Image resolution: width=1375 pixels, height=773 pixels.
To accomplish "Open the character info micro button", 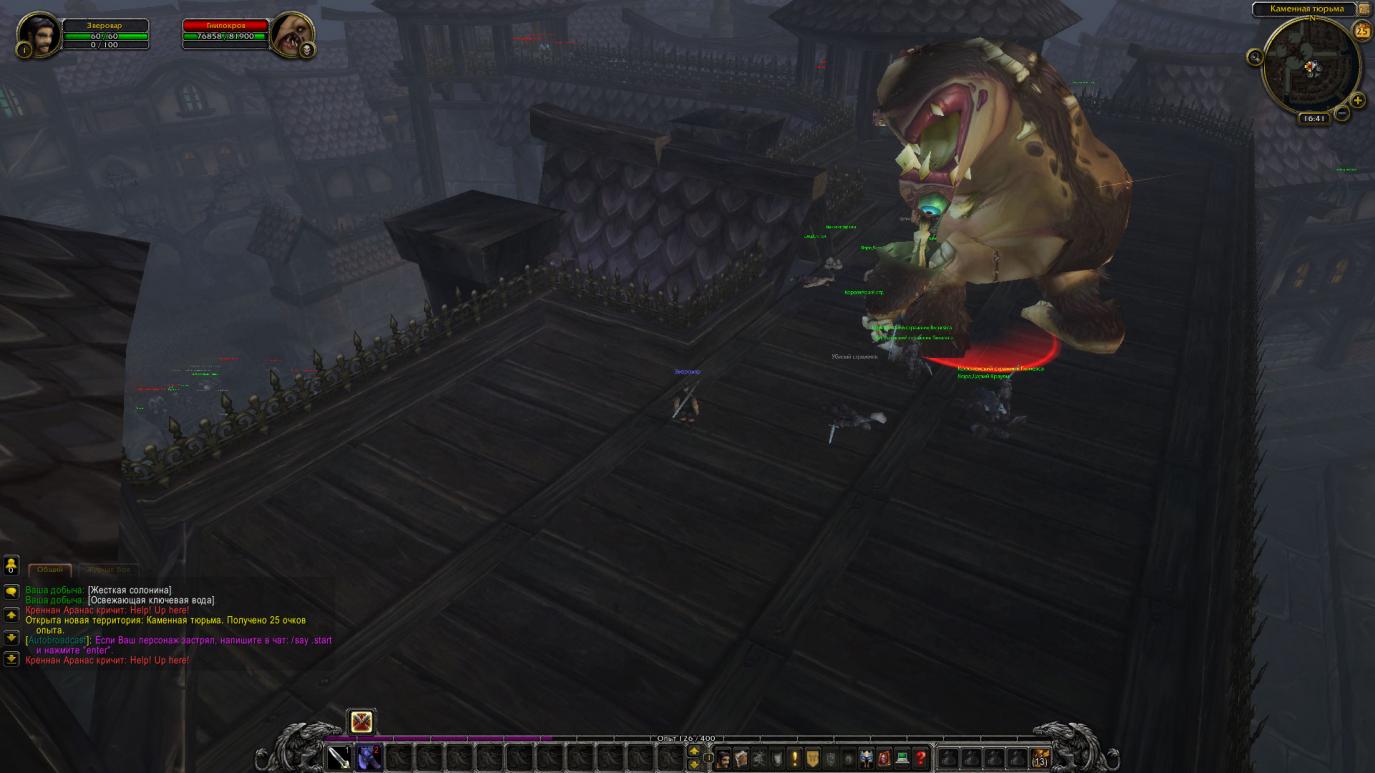I will pyautogui.click(x=723, y=759).
